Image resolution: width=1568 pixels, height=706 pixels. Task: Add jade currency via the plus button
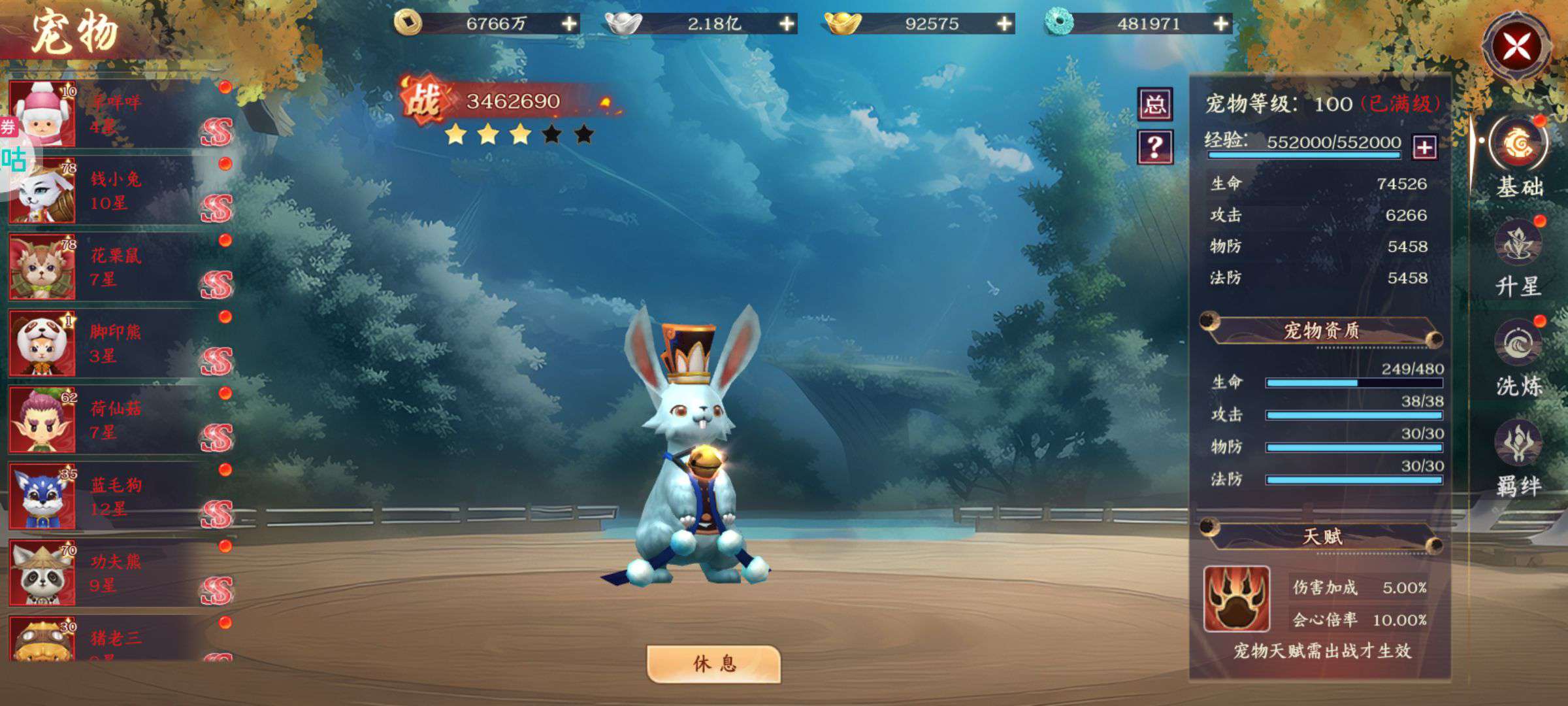pos(1220,24)
